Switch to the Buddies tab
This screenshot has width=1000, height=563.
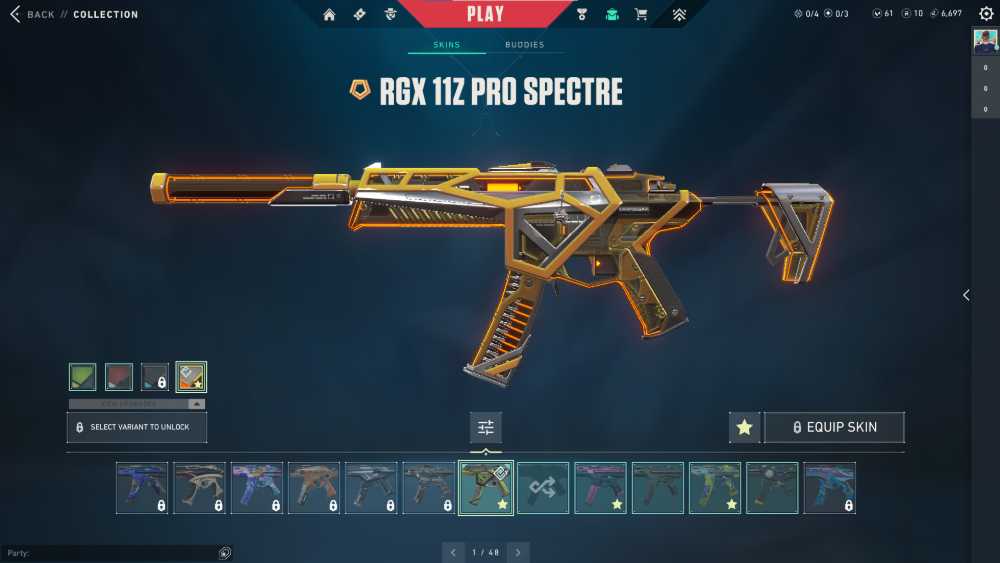point(525,45)
